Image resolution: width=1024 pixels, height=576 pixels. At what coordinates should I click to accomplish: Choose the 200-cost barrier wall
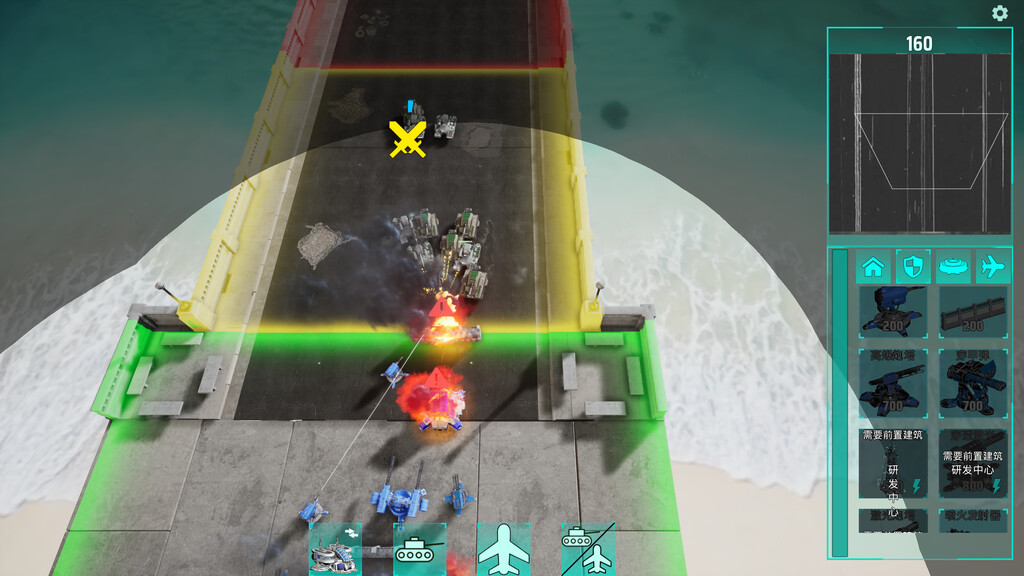[x=973, y=311]
